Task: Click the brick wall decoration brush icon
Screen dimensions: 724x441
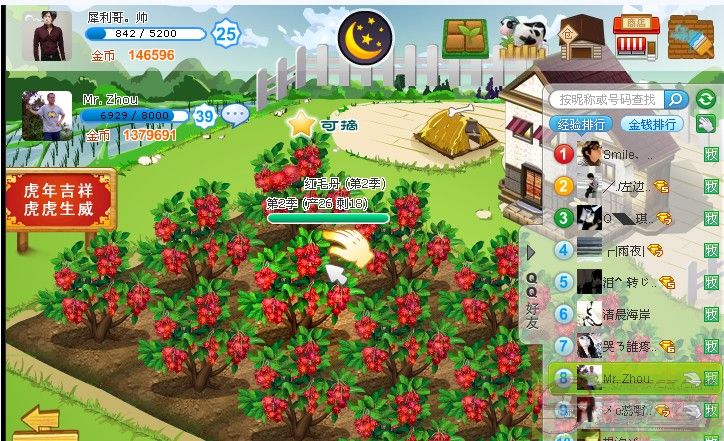Action: [x=689, y=38]
